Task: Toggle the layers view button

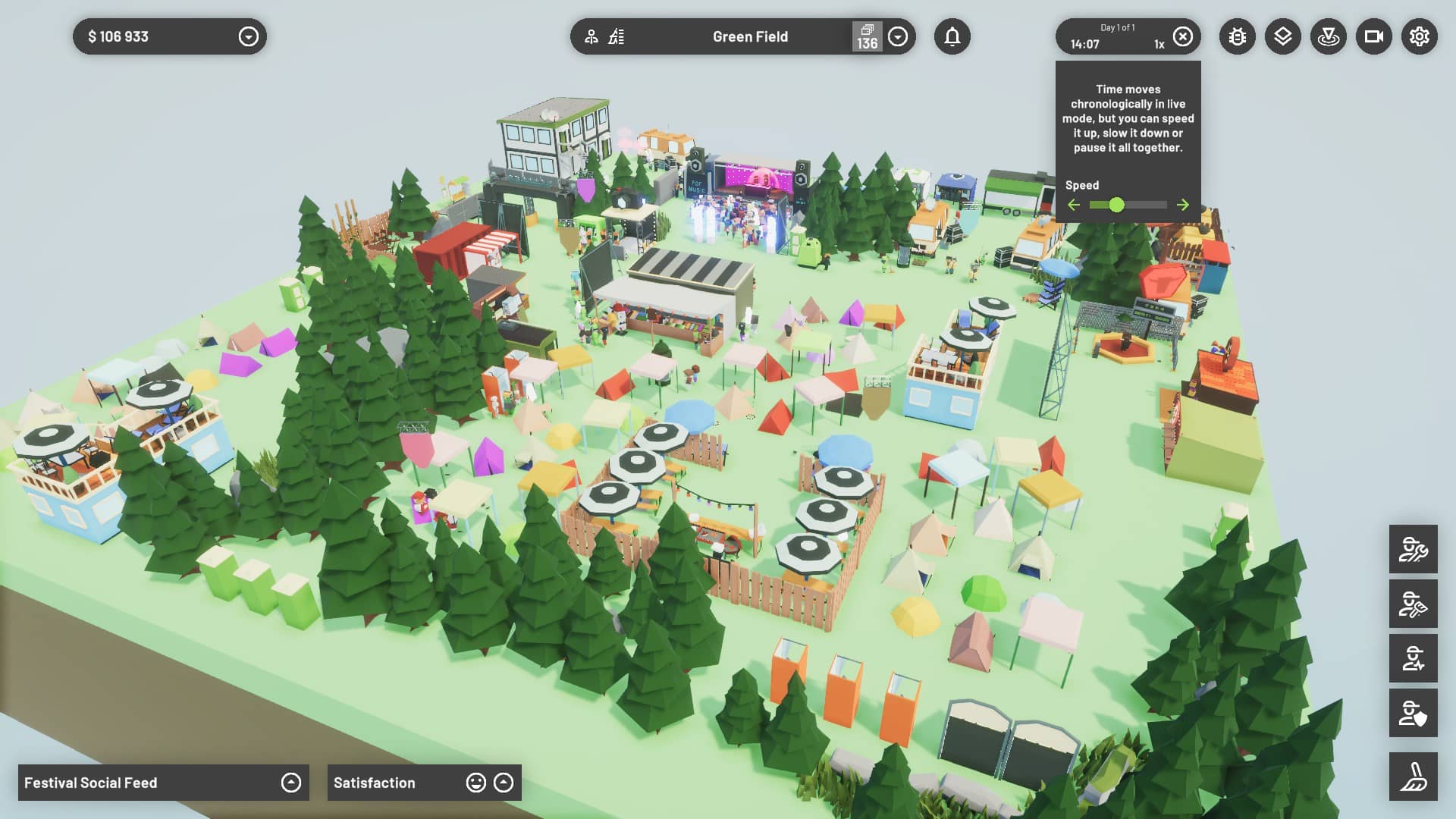Action: tap(1283, 36)
